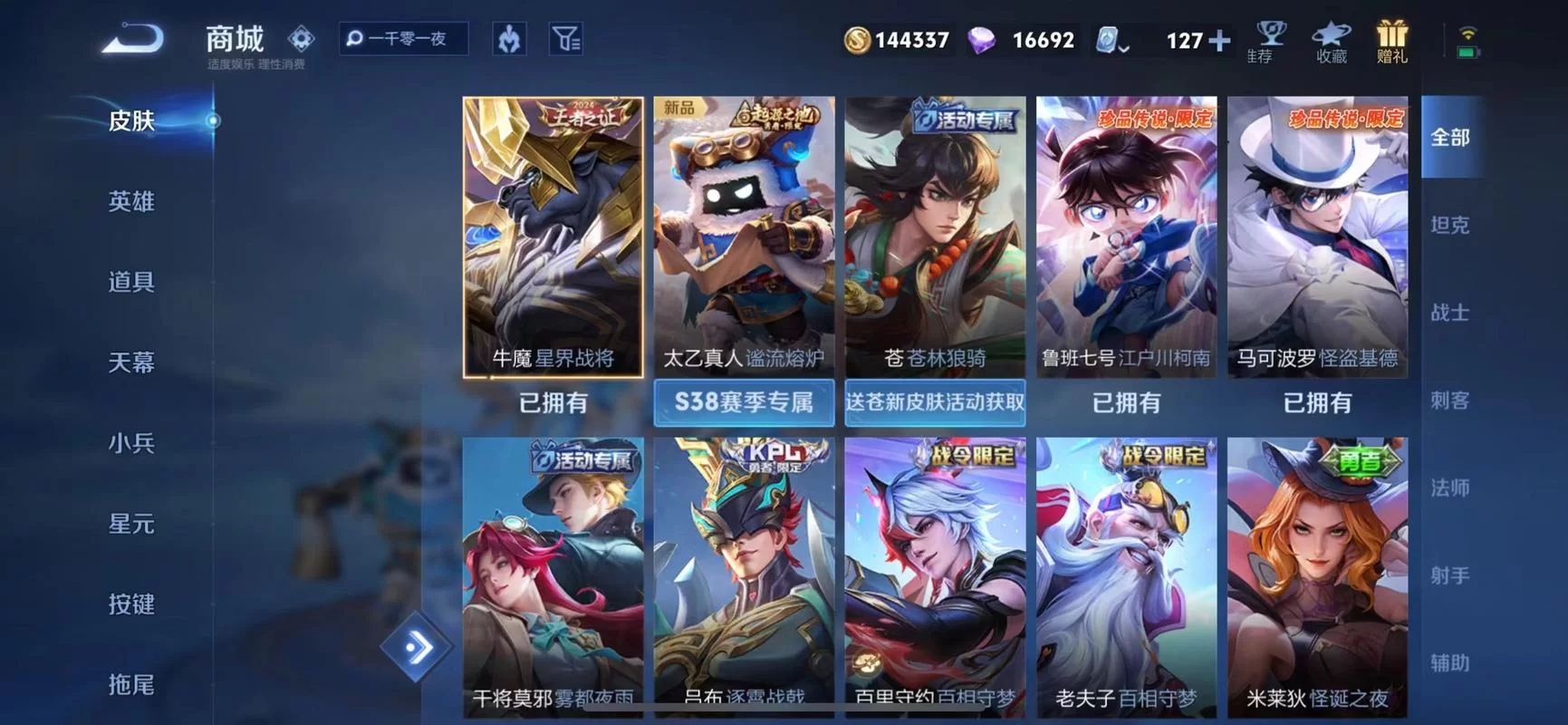Open the next page blue arrow button
Screen dimensions: 1568x725
click(416, 645)
